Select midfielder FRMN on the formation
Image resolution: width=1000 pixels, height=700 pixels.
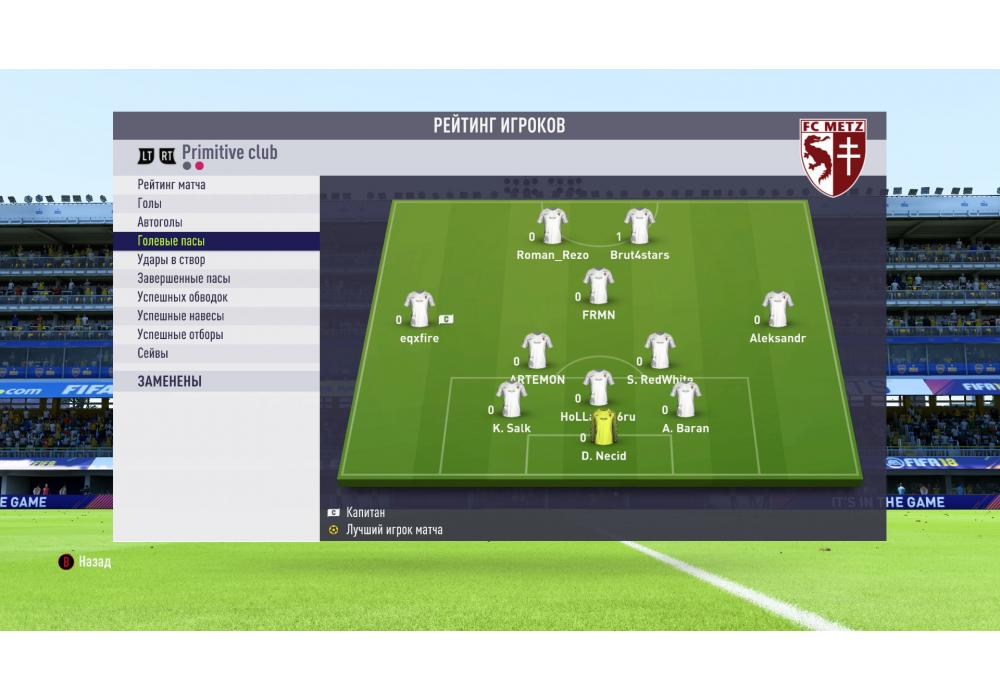point(598,286)
